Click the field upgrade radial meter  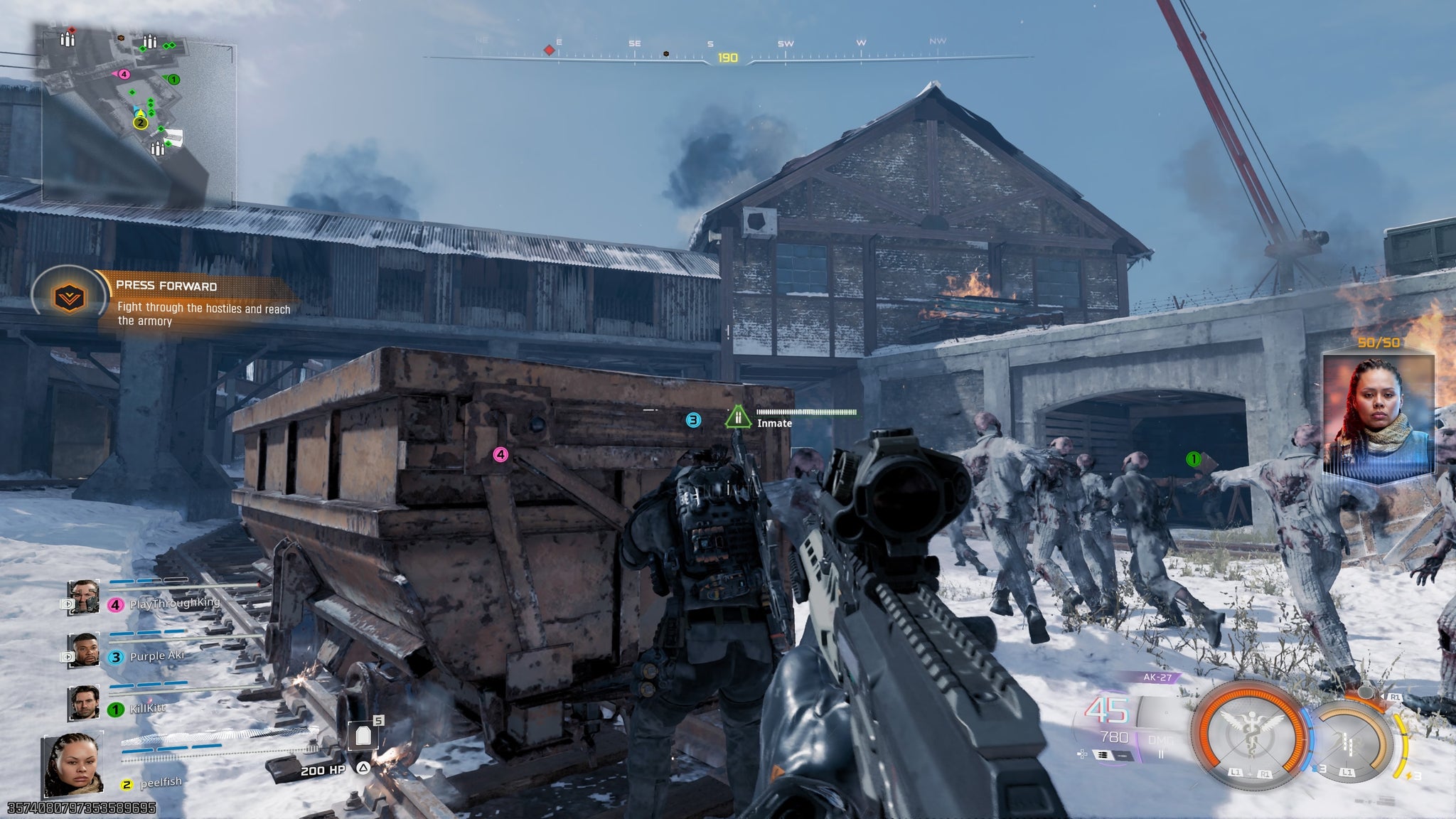(1351, 742)
